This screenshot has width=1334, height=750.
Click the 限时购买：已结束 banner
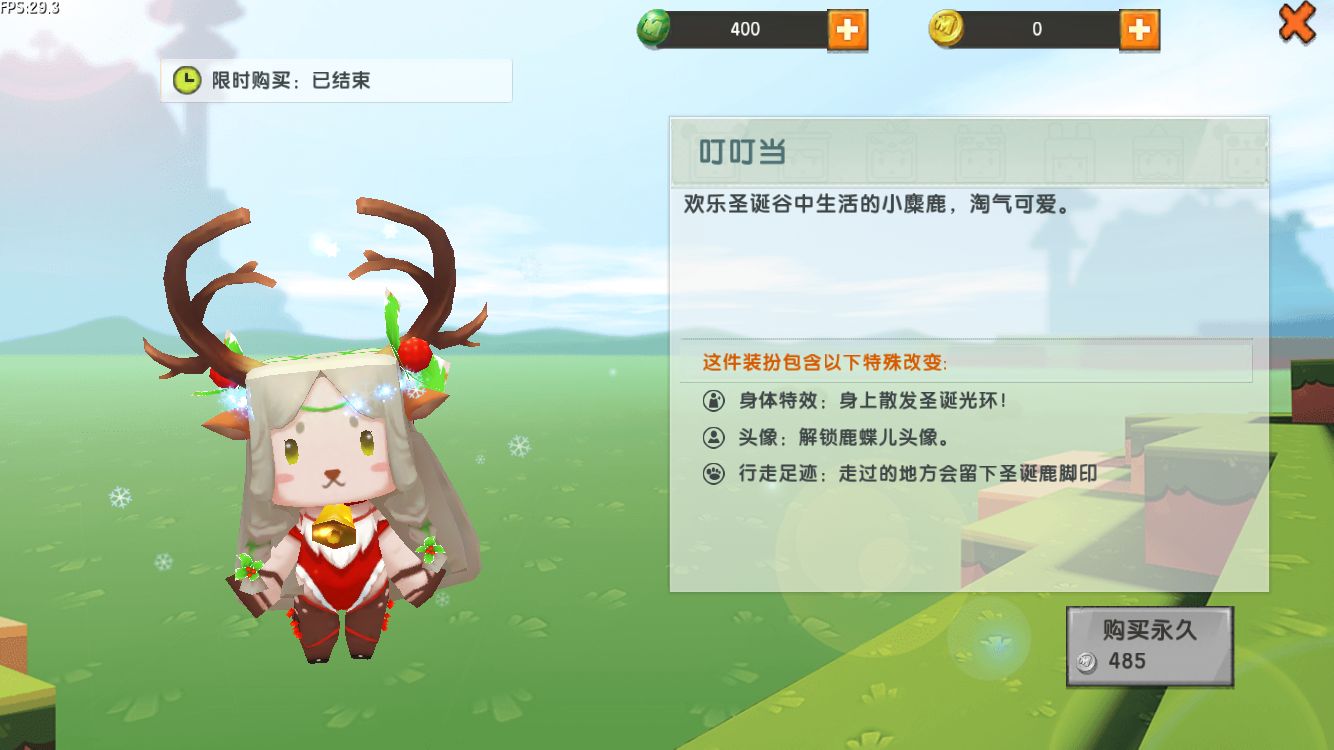[336, 80]
